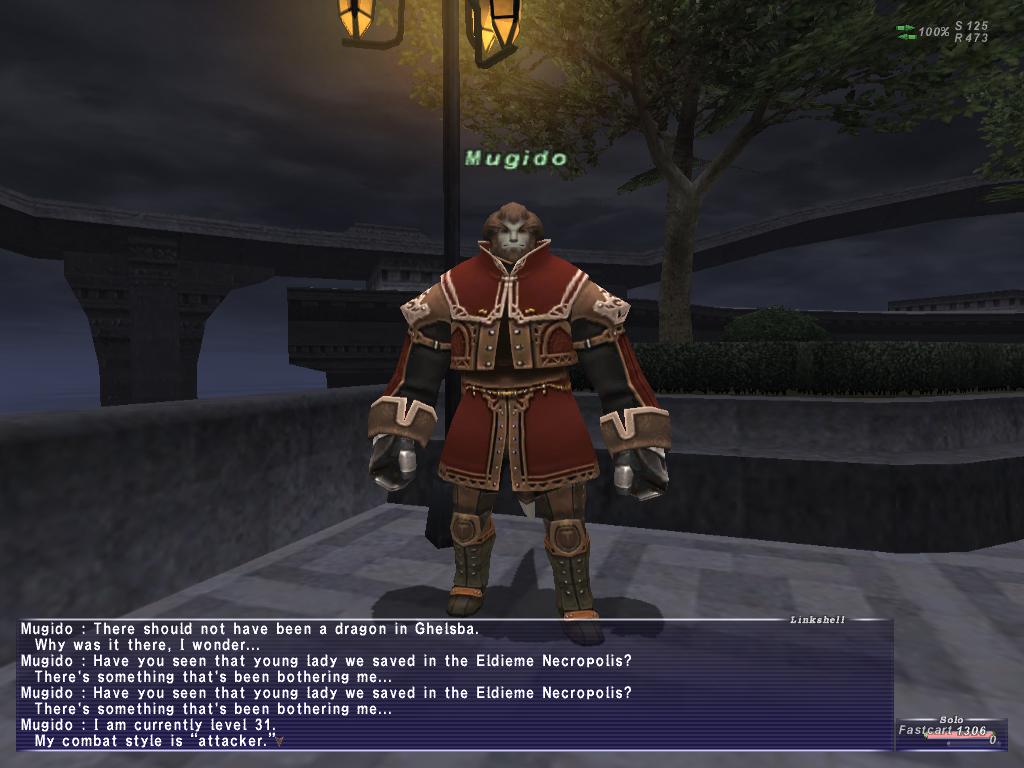
Task: Target the green Mugido nameplate
Action: coord(516,158)
